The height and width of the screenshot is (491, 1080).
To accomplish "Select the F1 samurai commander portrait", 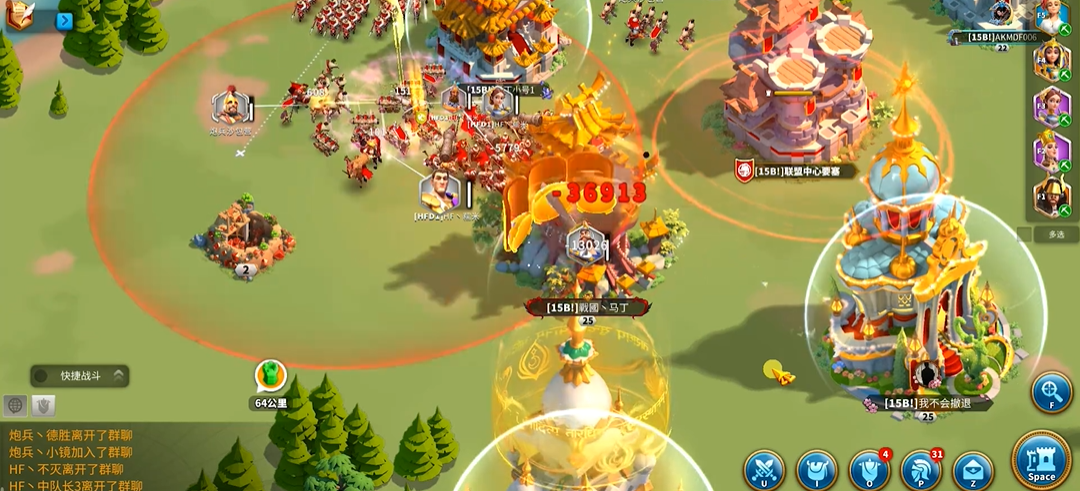I will 1051,196.
